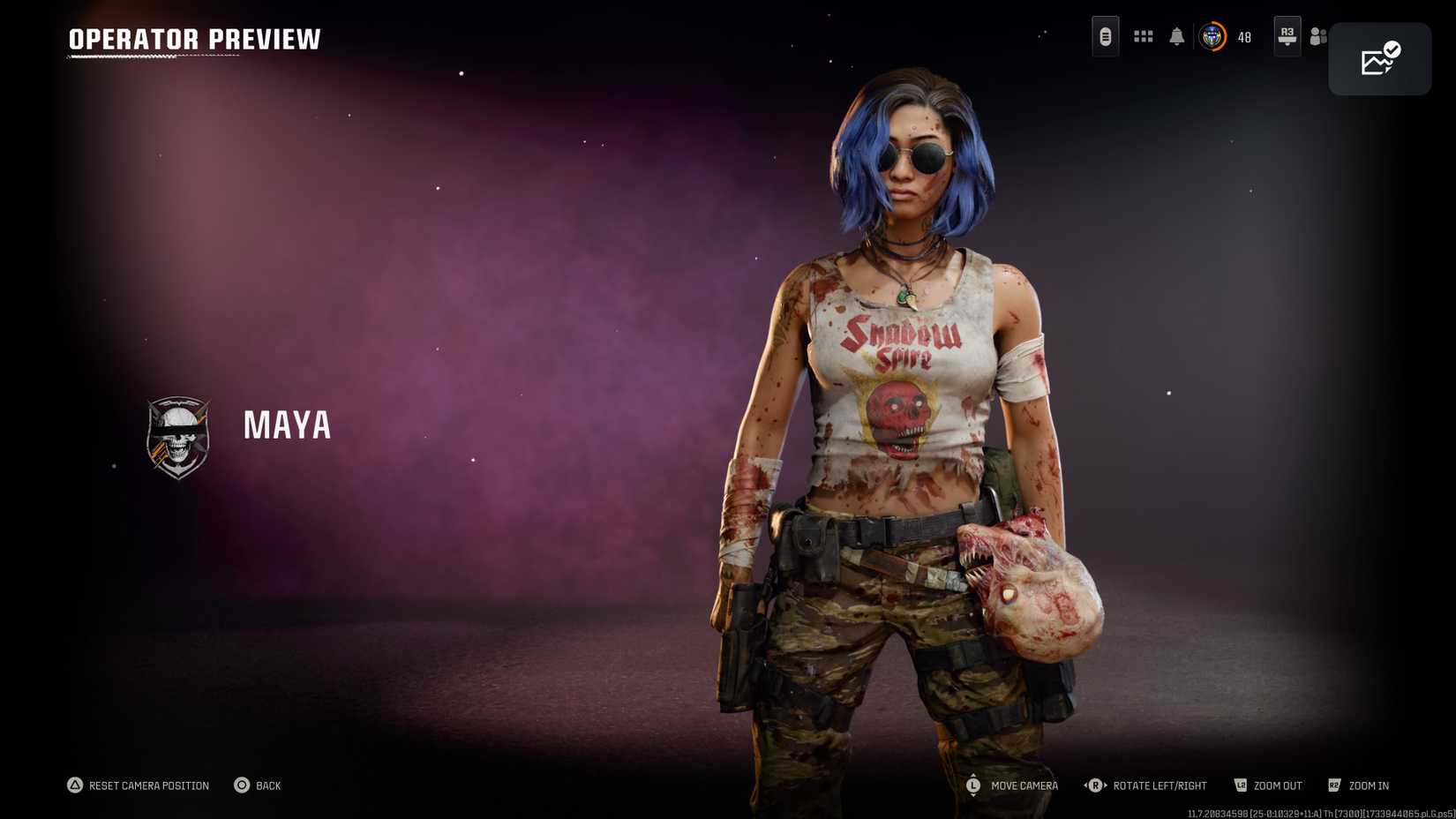Select Reset Camera Position

148,785
